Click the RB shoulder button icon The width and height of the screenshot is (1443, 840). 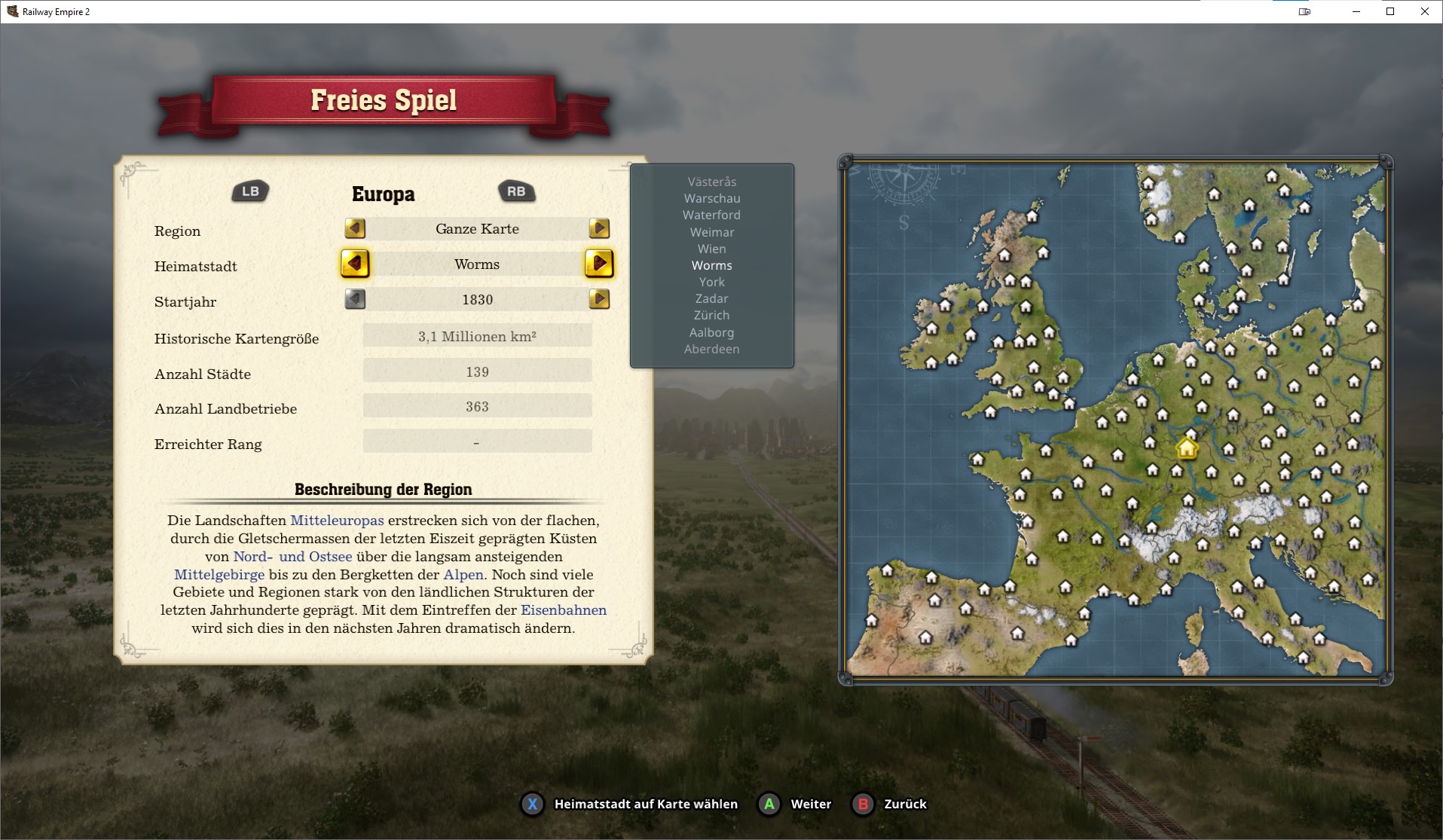click(x=516, y=191)
